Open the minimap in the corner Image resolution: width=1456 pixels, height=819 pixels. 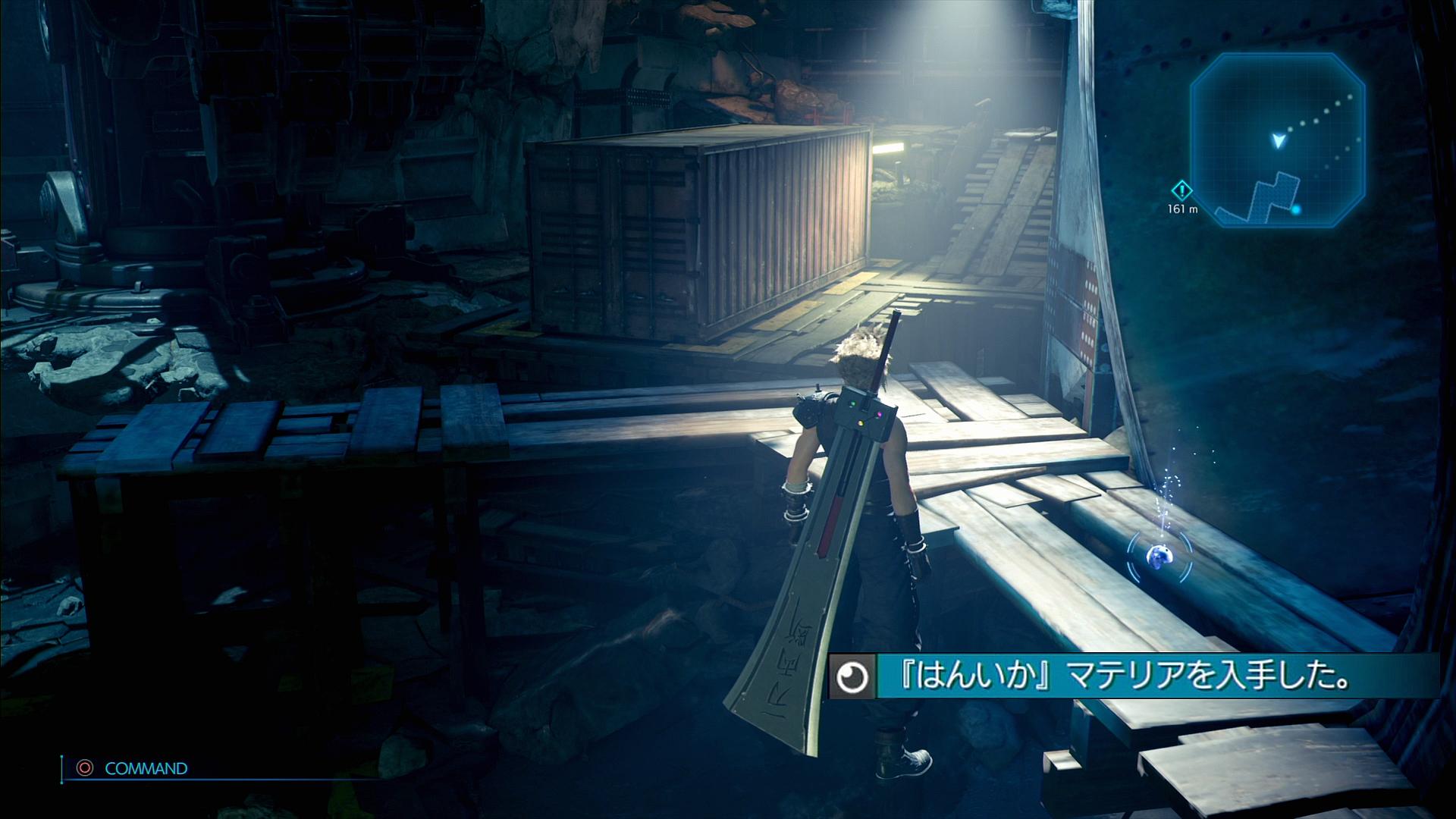point(1277,140)
